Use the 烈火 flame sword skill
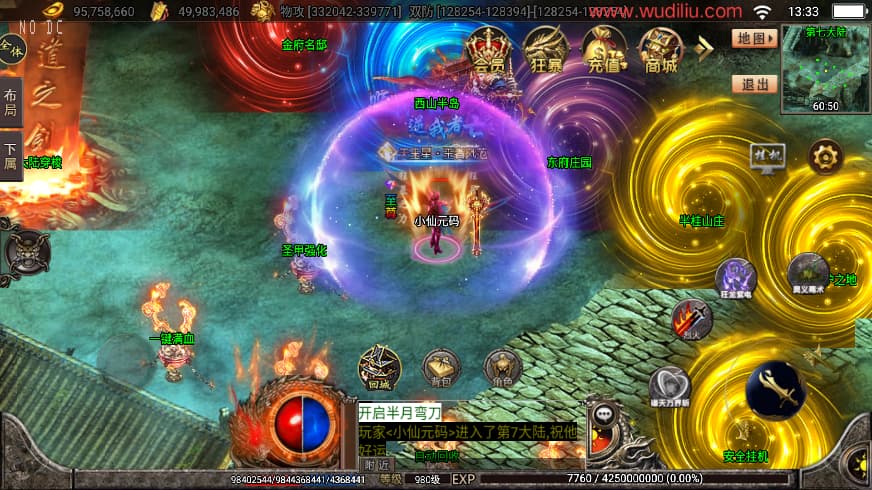This screenshot has width=872, height=490. (691, 320)
